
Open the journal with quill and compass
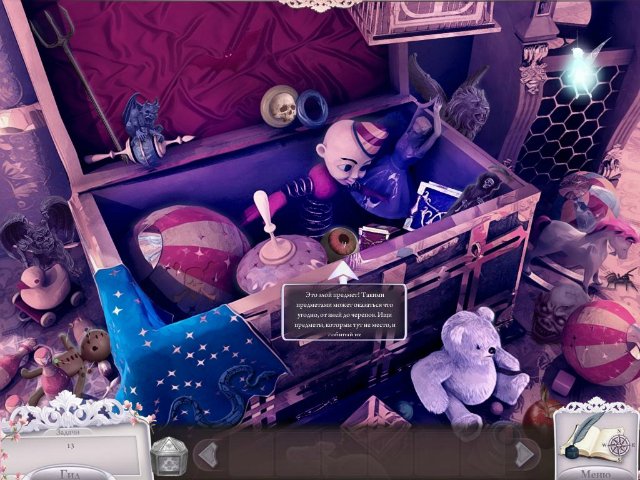pos(594,436)
